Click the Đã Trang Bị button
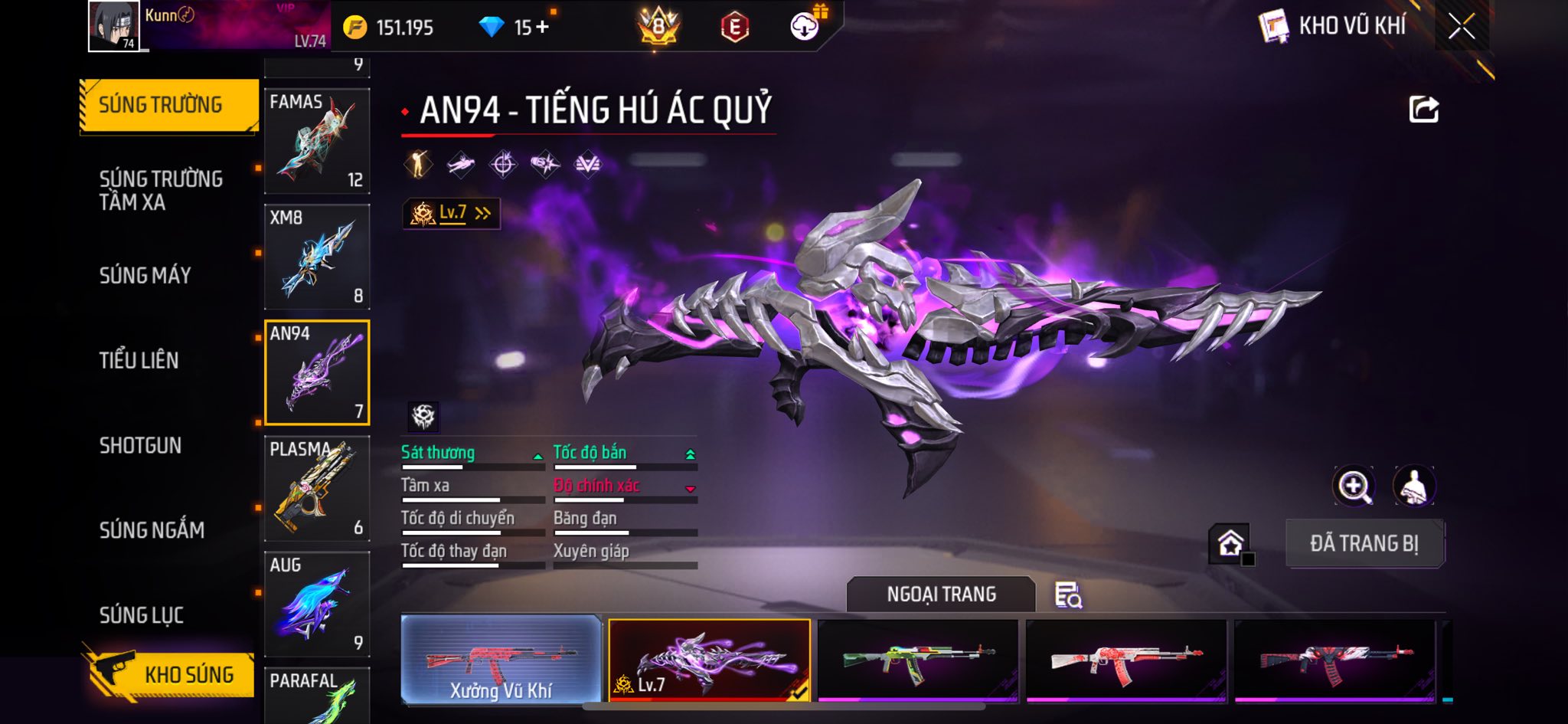This screenshot has height=724, width=1568. 1364,543
